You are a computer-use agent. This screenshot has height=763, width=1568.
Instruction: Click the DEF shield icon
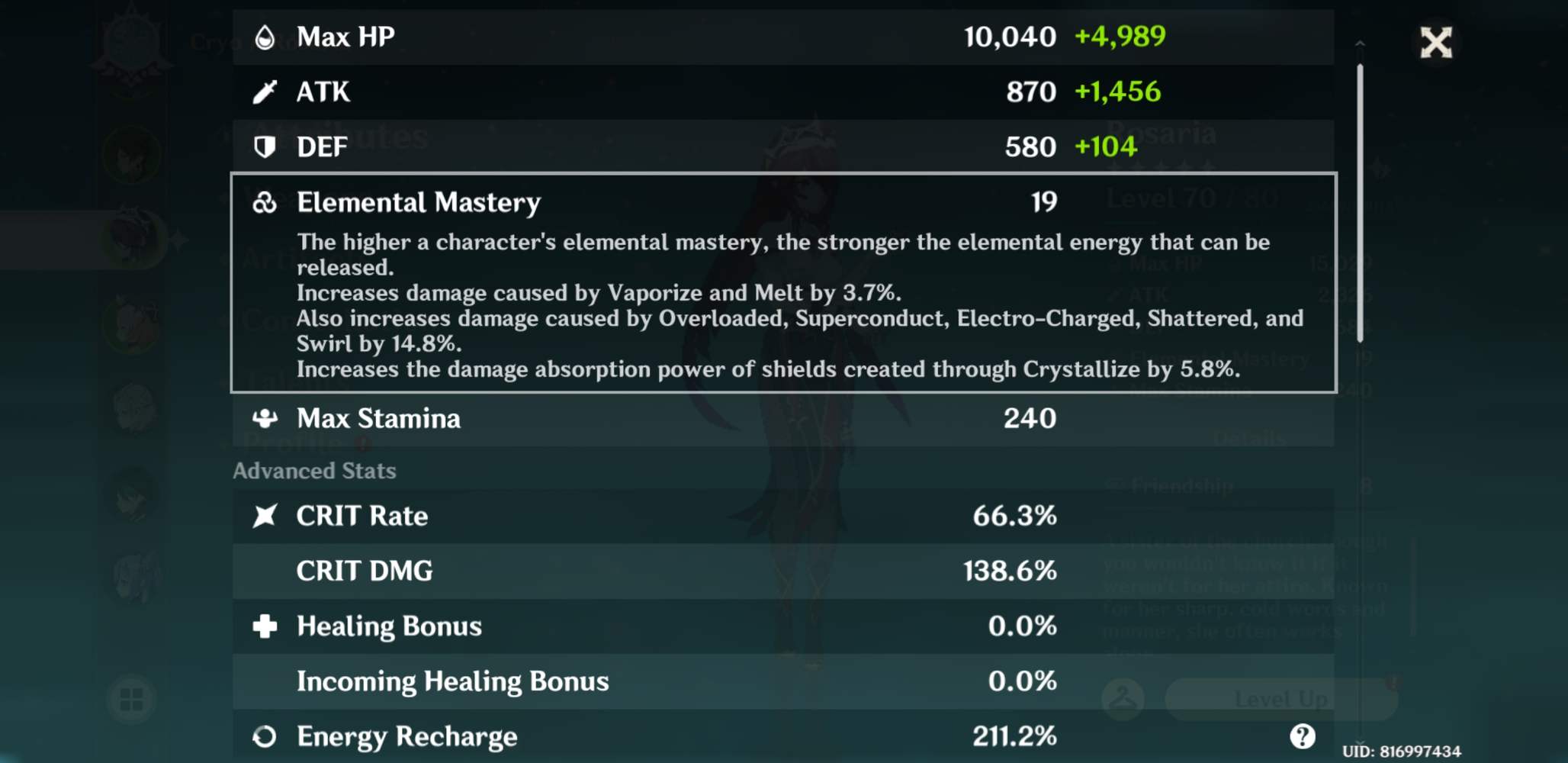point(266,146)
